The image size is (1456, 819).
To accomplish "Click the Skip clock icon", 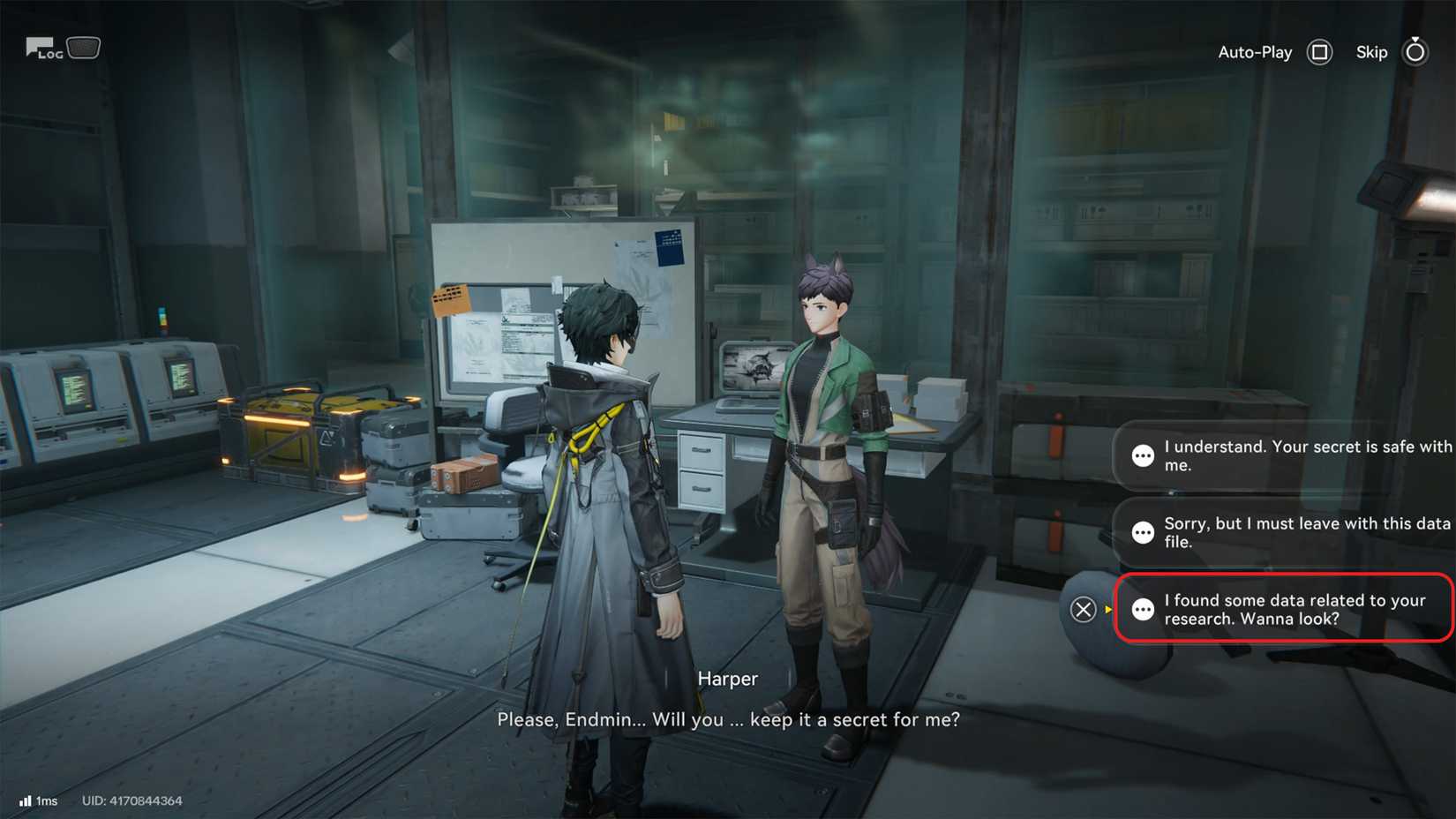I will coord(1415,52).
